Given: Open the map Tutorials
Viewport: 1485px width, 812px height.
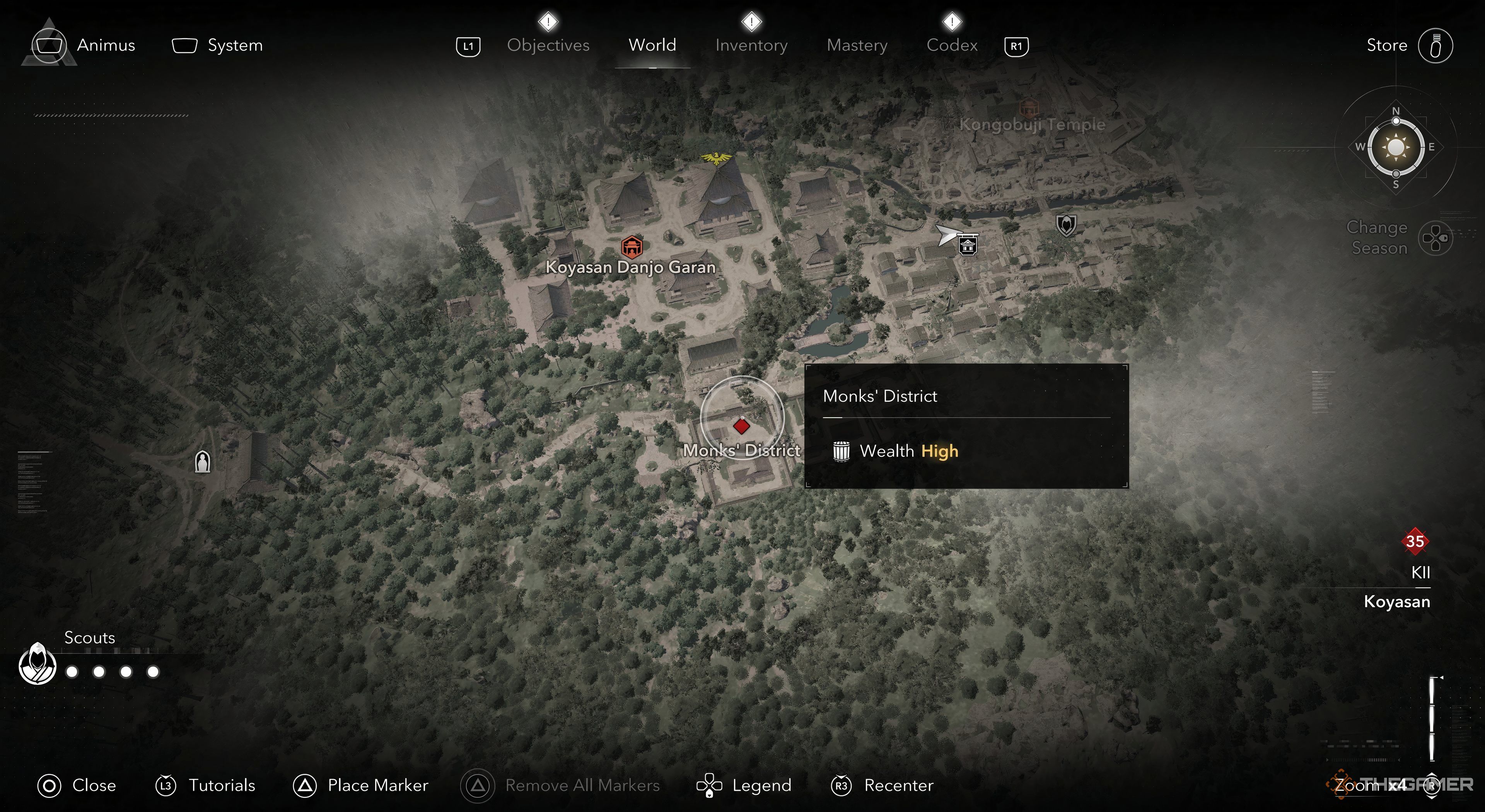Looking at the screenshot, I should point(205,785).
